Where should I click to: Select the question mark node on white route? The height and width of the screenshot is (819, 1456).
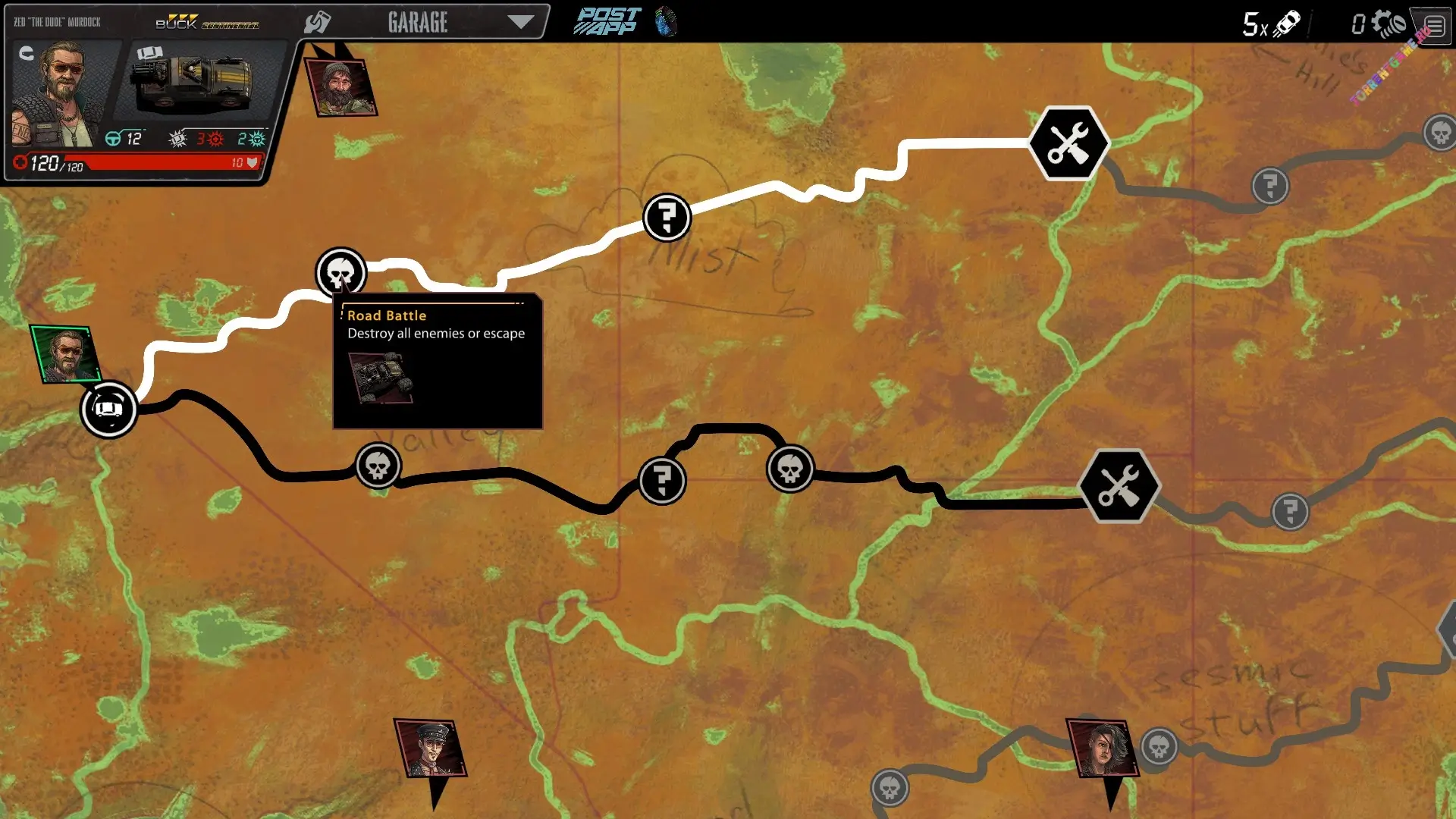pos(667,218)
